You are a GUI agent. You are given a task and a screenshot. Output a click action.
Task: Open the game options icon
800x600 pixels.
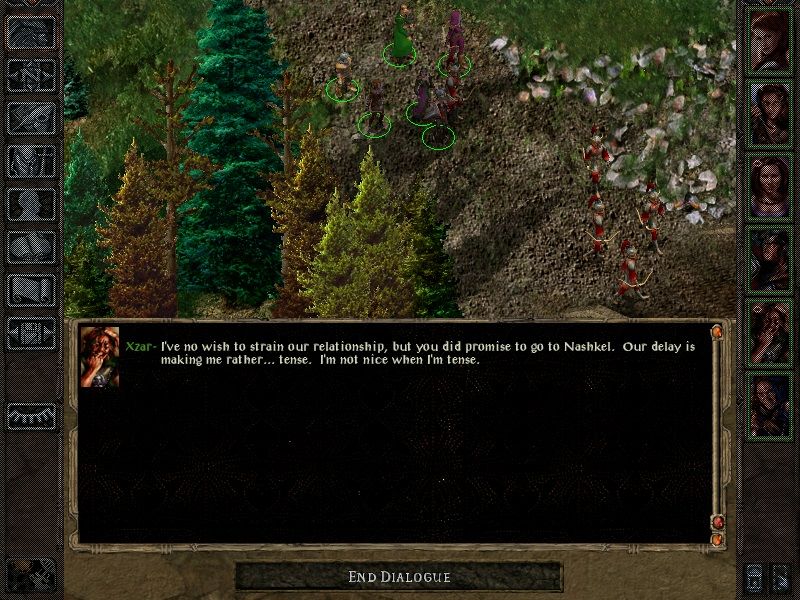(32, 332)
